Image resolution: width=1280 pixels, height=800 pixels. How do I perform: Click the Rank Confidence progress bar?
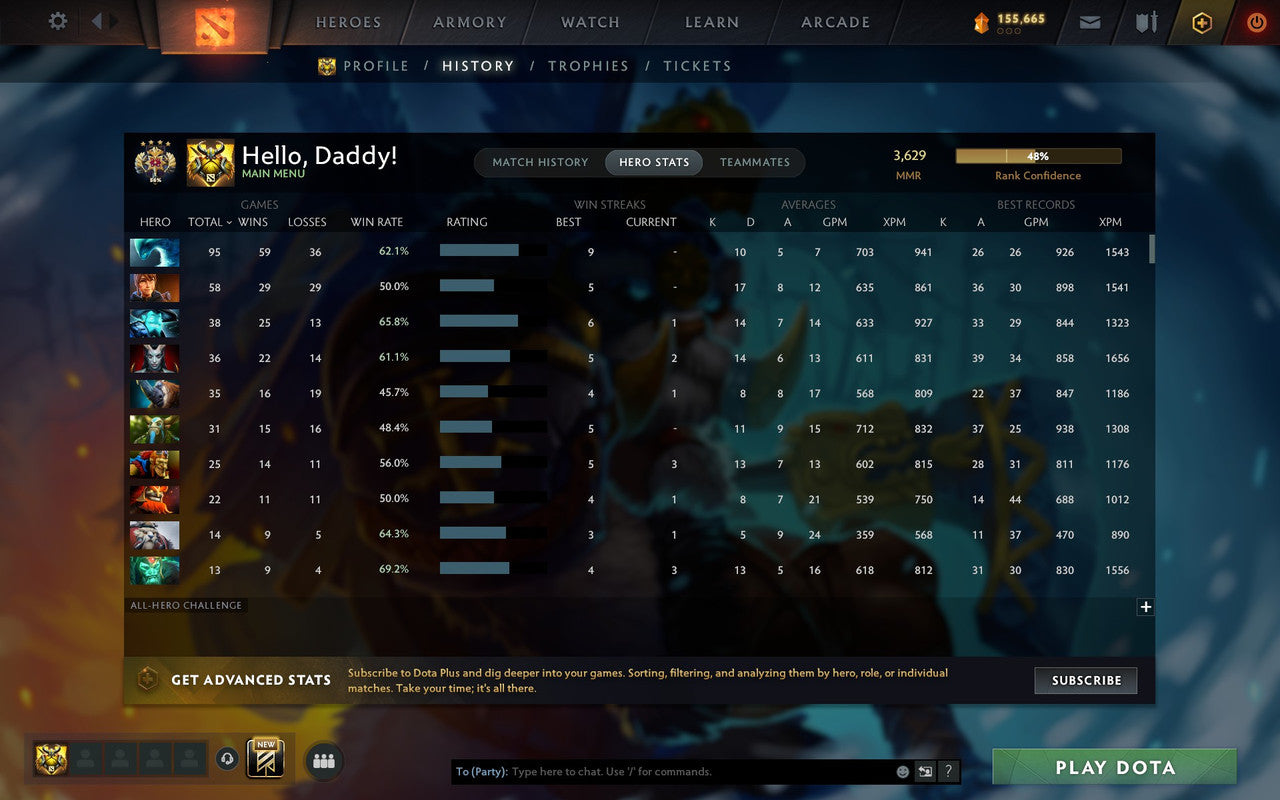tap(1038, 156)
